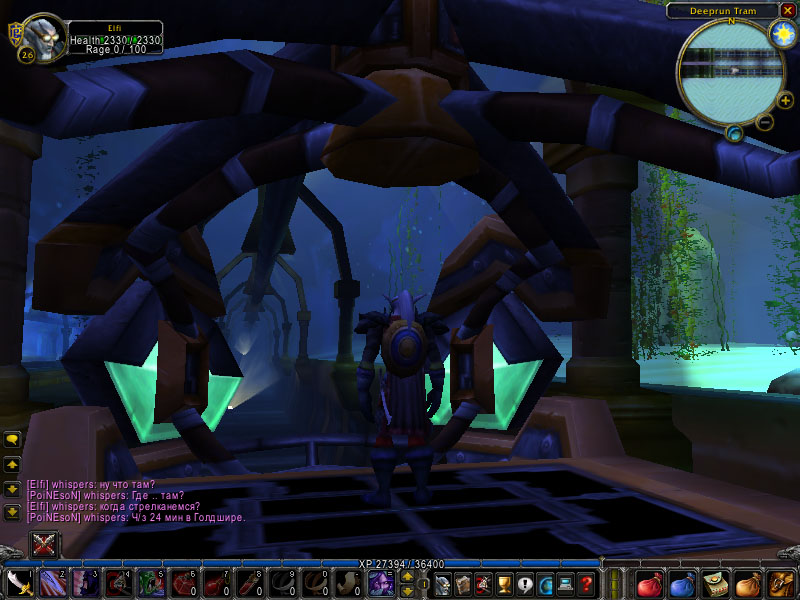The image size is (800, 600).
Task: Zoom out on the minimap
Action: point(764,122)
